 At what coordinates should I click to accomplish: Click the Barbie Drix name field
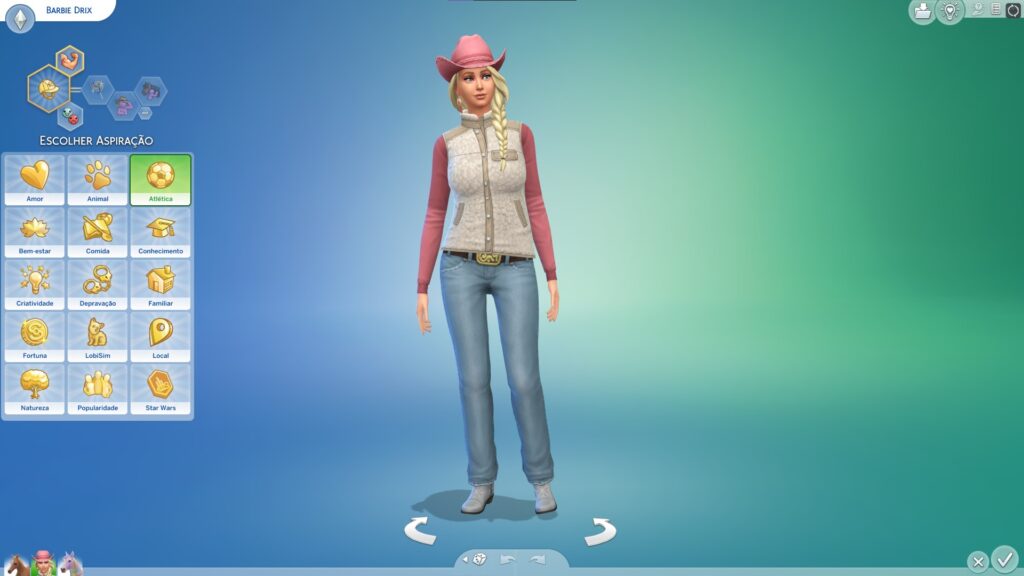click(x=69, y=10)
